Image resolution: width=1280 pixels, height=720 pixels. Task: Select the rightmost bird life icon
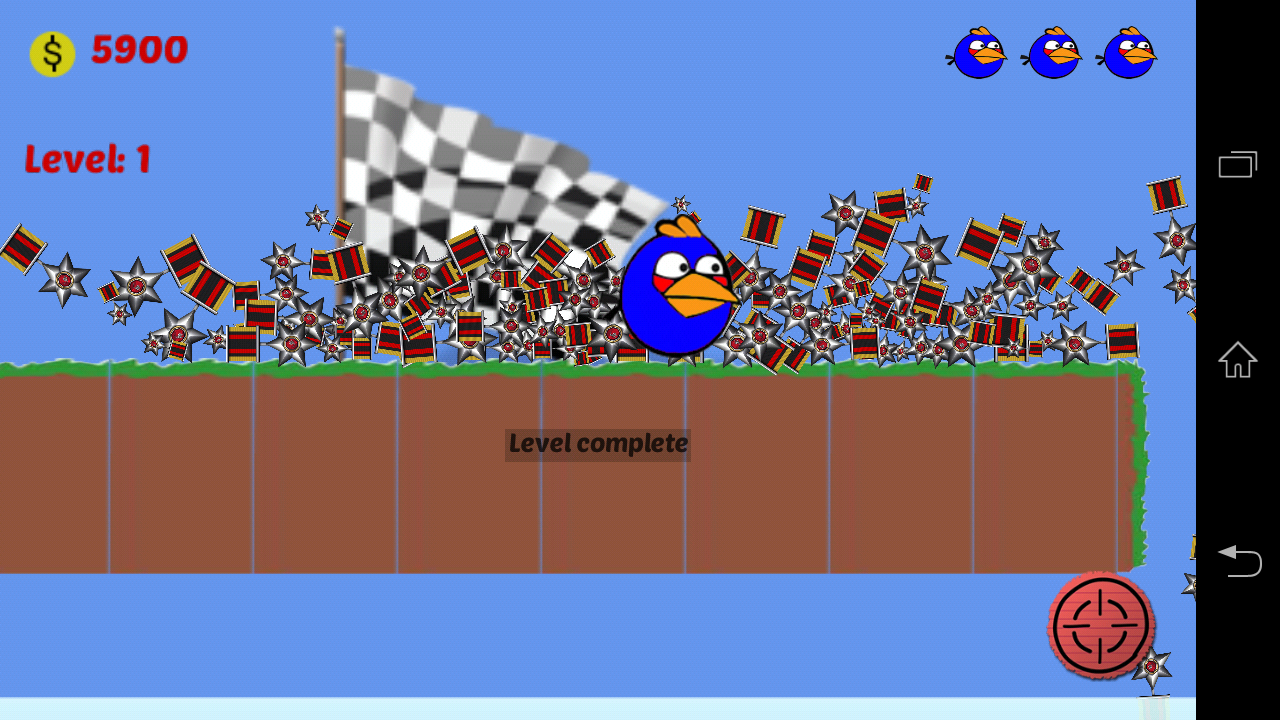click(1126, 53)
